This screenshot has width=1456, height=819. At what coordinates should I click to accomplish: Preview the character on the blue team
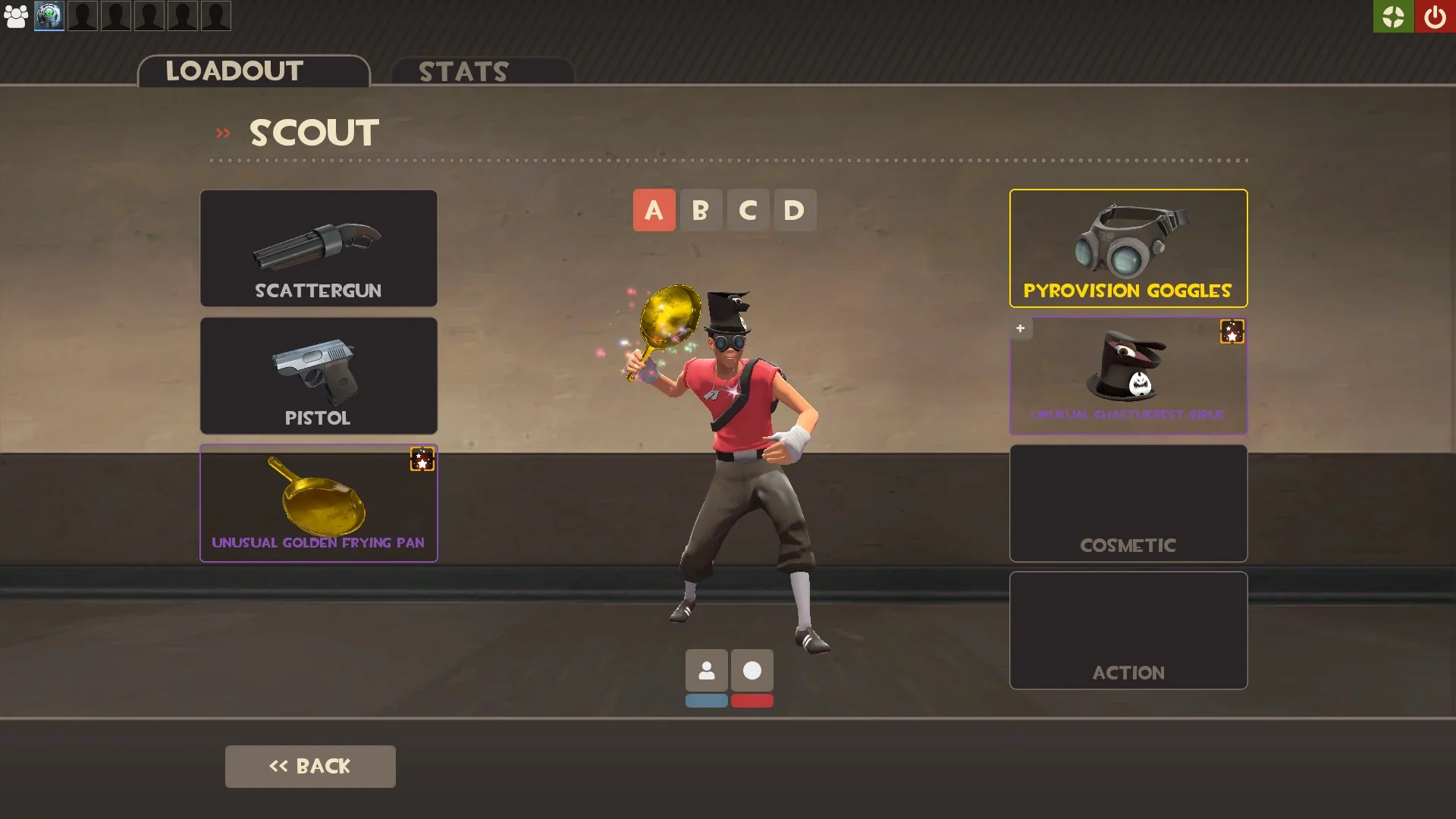(707, 701)
